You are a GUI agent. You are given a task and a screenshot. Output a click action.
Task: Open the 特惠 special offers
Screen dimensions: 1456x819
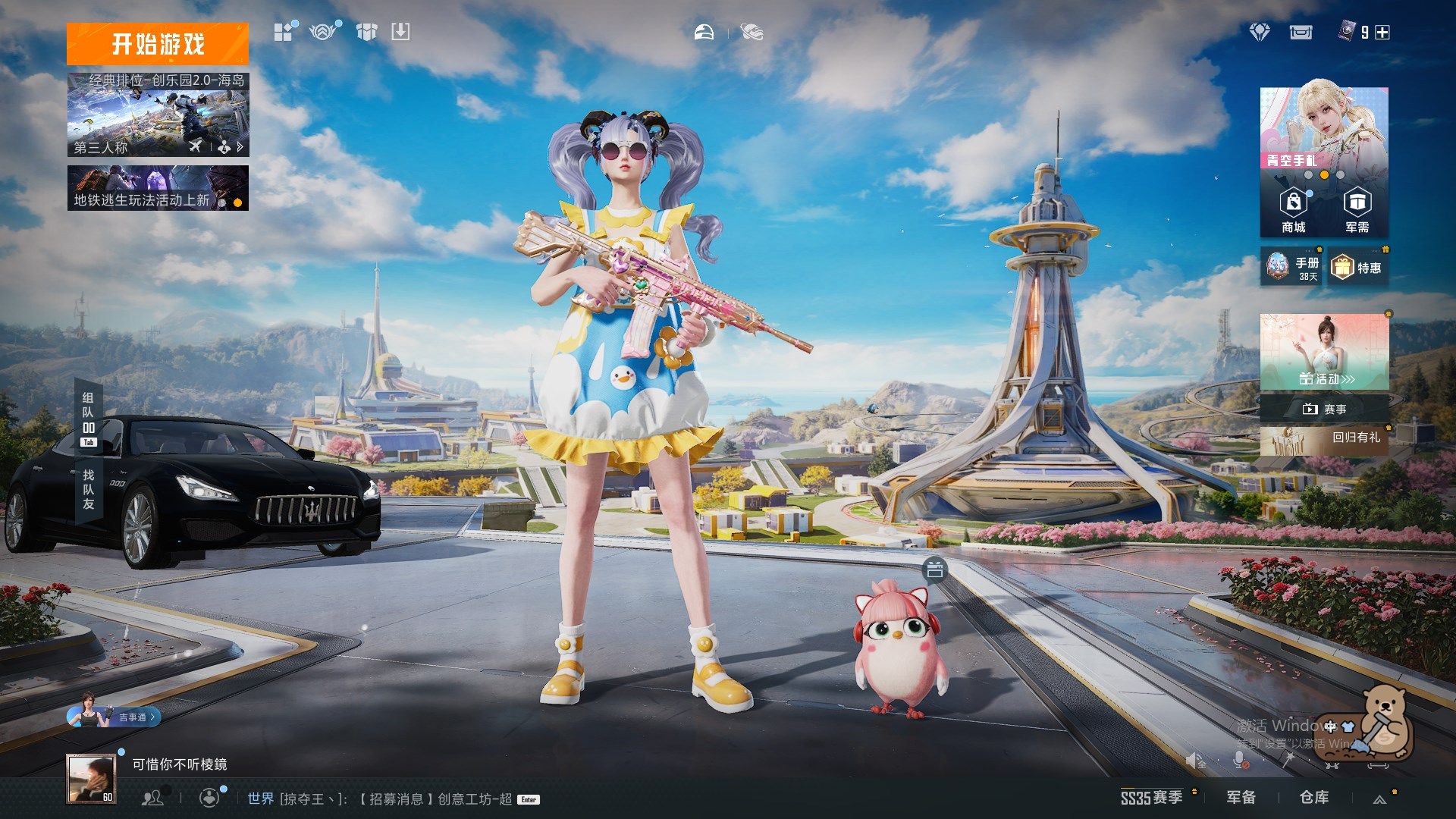(x=1358, y=268)
